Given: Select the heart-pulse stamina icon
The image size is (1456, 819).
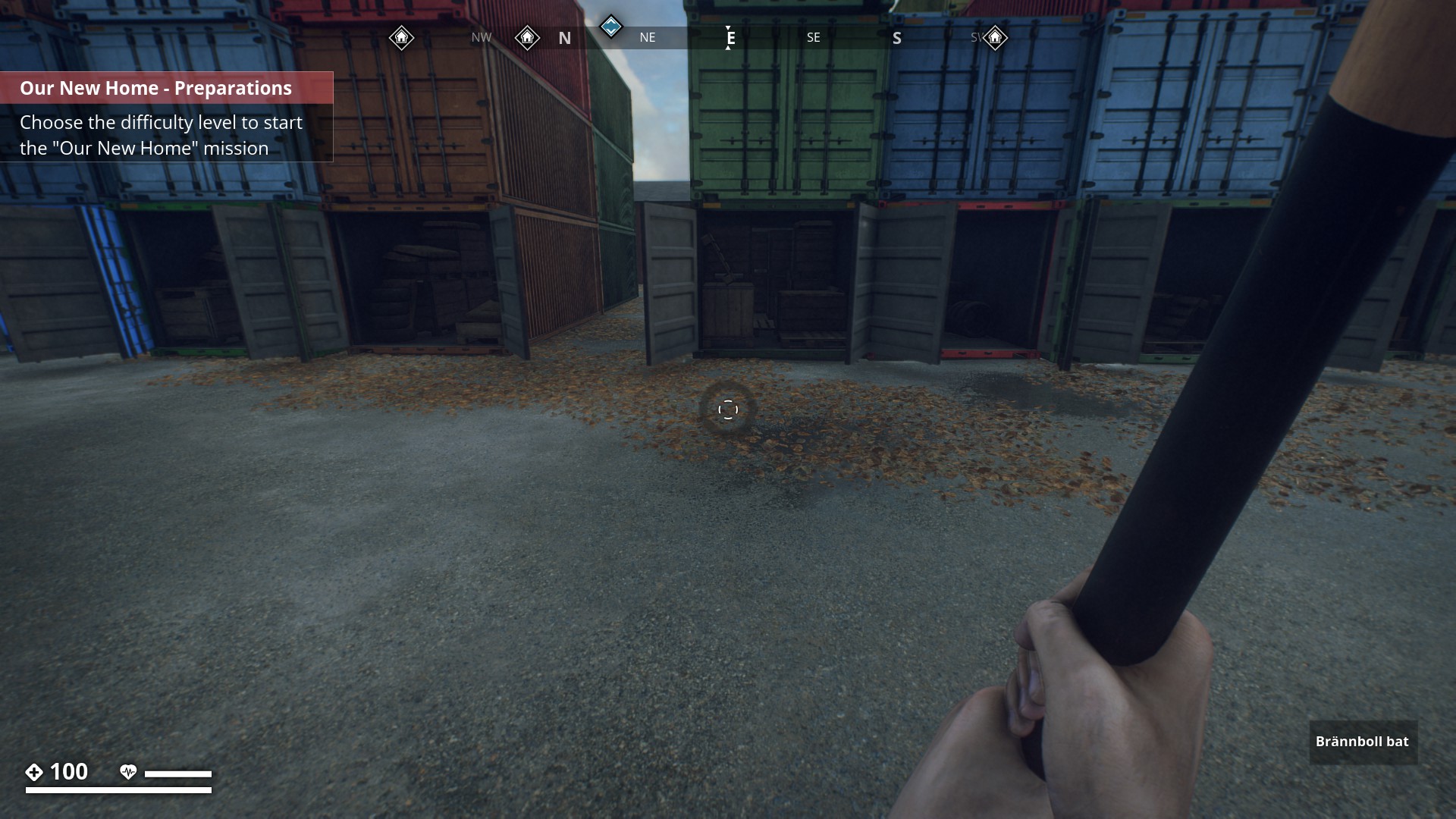Looking at the screenshot, I should [129, 772].
